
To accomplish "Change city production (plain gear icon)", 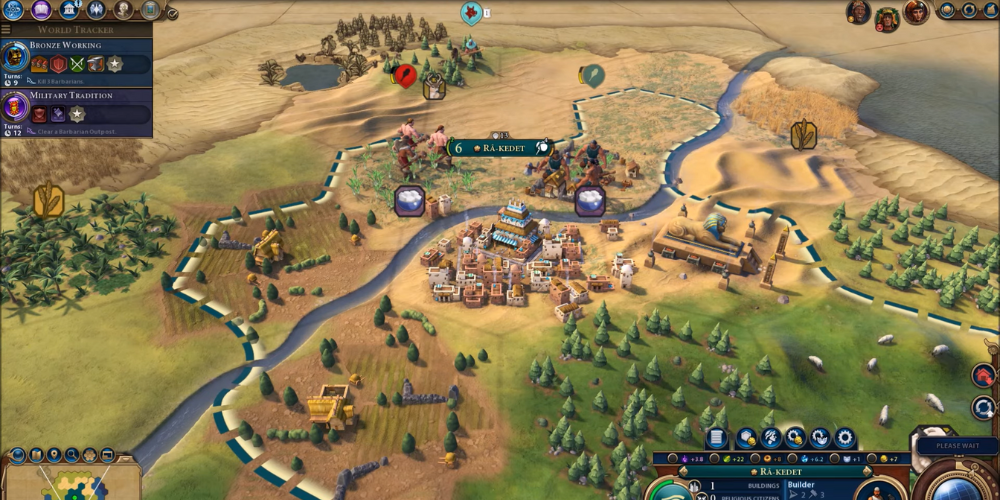I will click(x=845, y=437).
